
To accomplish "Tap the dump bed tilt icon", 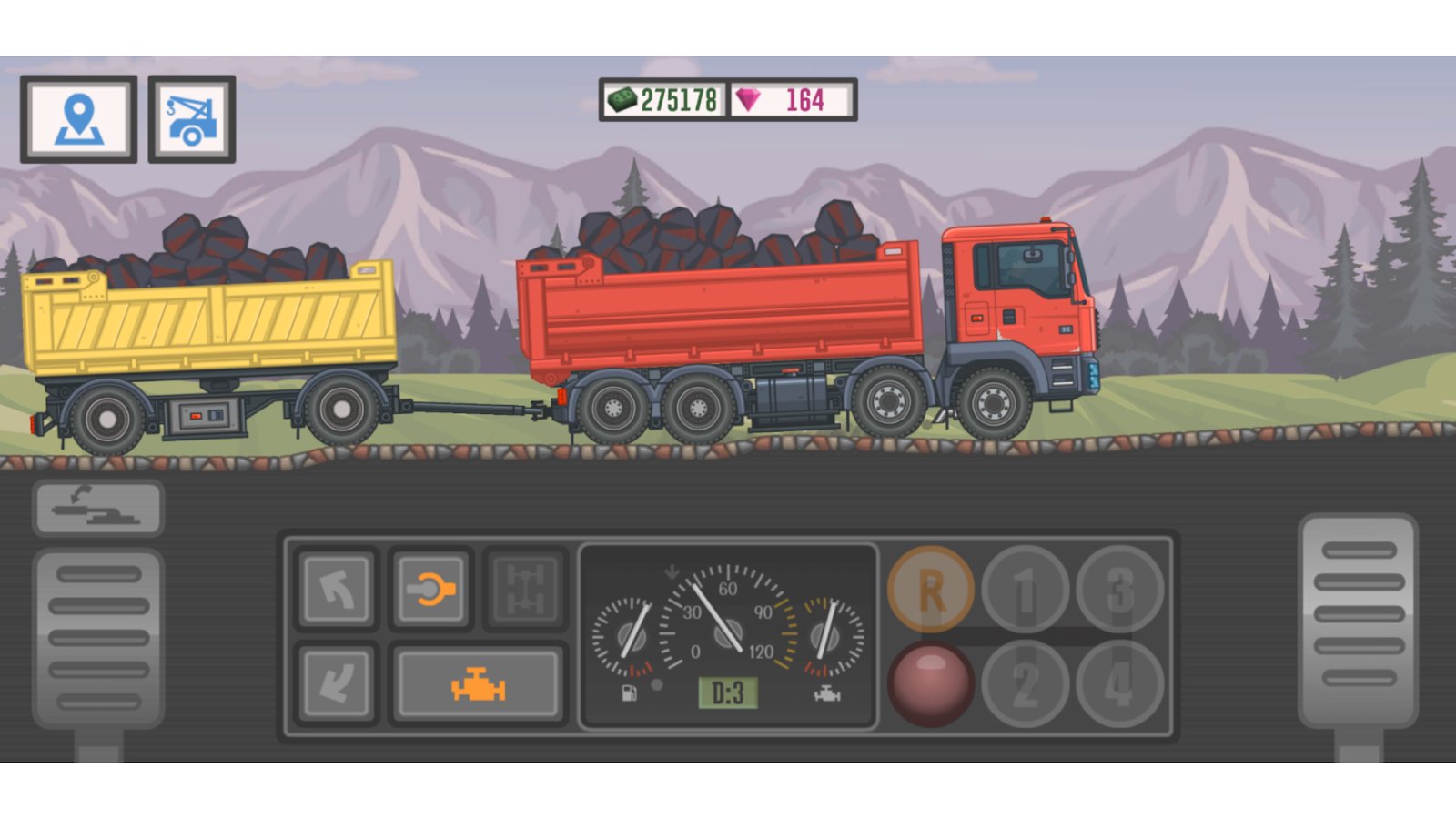I will click(x=98, y=507).
